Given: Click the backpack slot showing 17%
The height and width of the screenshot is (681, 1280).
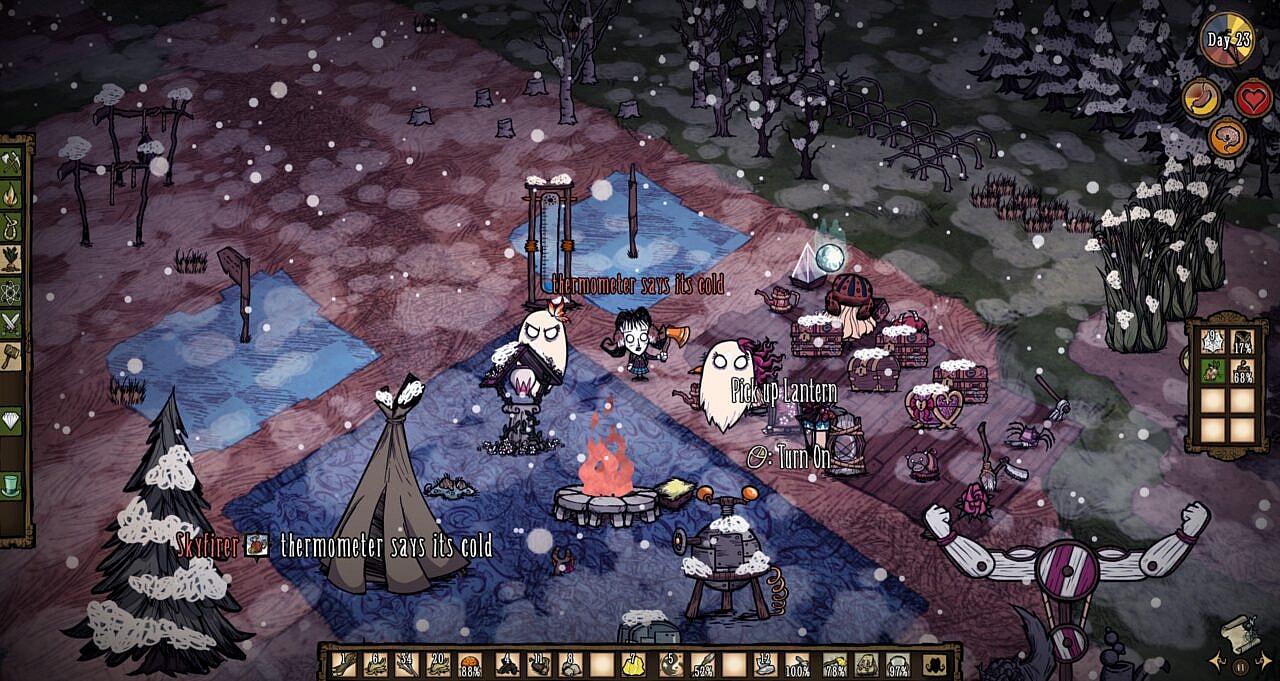Looking at the screenshot, I should (1243, 341).
